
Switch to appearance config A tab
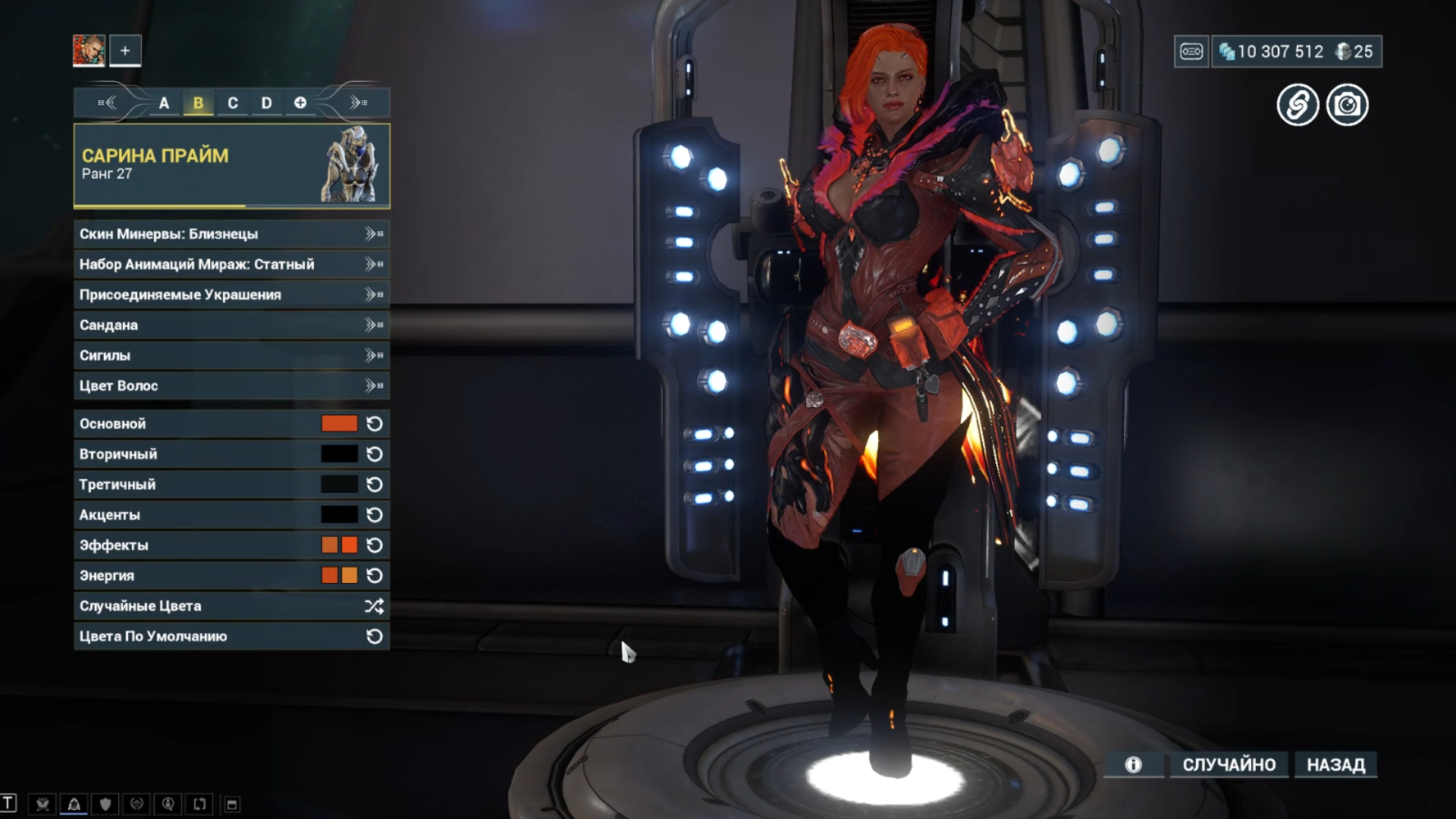point(164,103)
